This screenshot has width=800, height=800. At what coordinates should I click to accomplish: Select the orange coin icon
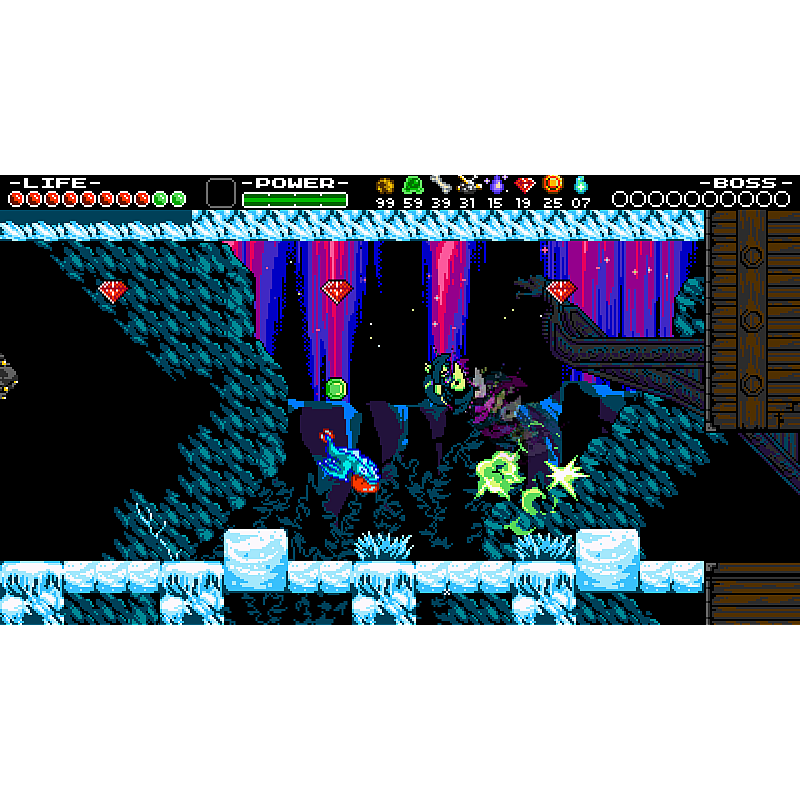pos(552,184)
